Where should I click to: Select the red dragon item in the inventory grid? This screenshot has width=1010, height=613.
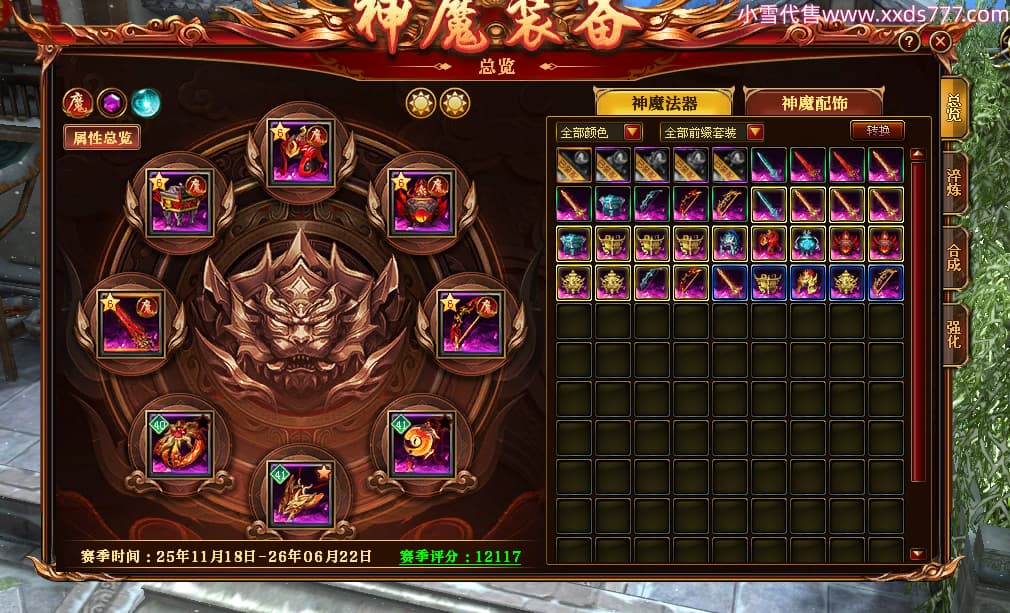769,243
